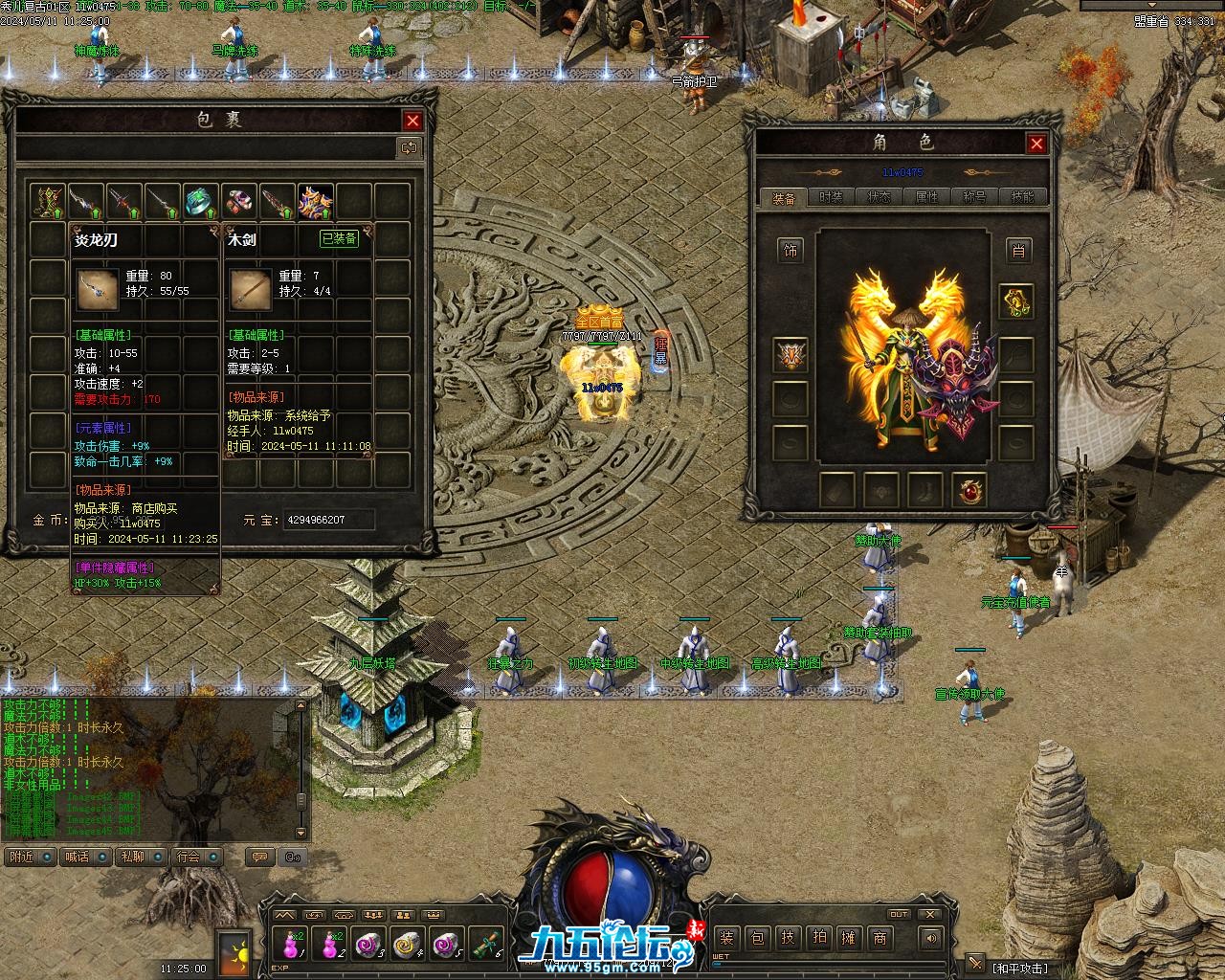Toggle the sound speaker button
Image resolution: width=1225 pixels, height=980 pixels.
930,938
